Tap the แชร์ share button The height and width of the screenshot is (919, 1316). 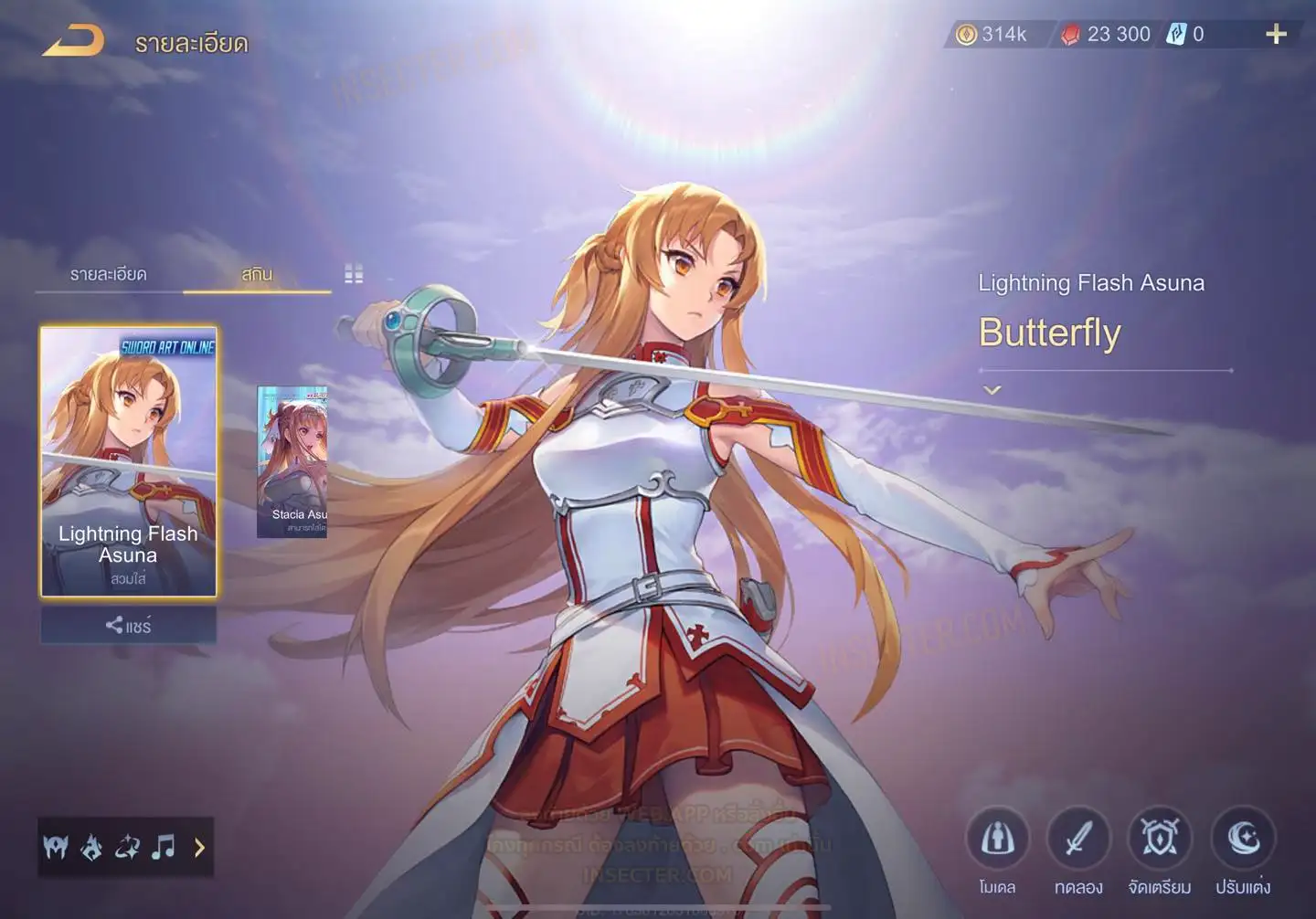pos(129,626)
